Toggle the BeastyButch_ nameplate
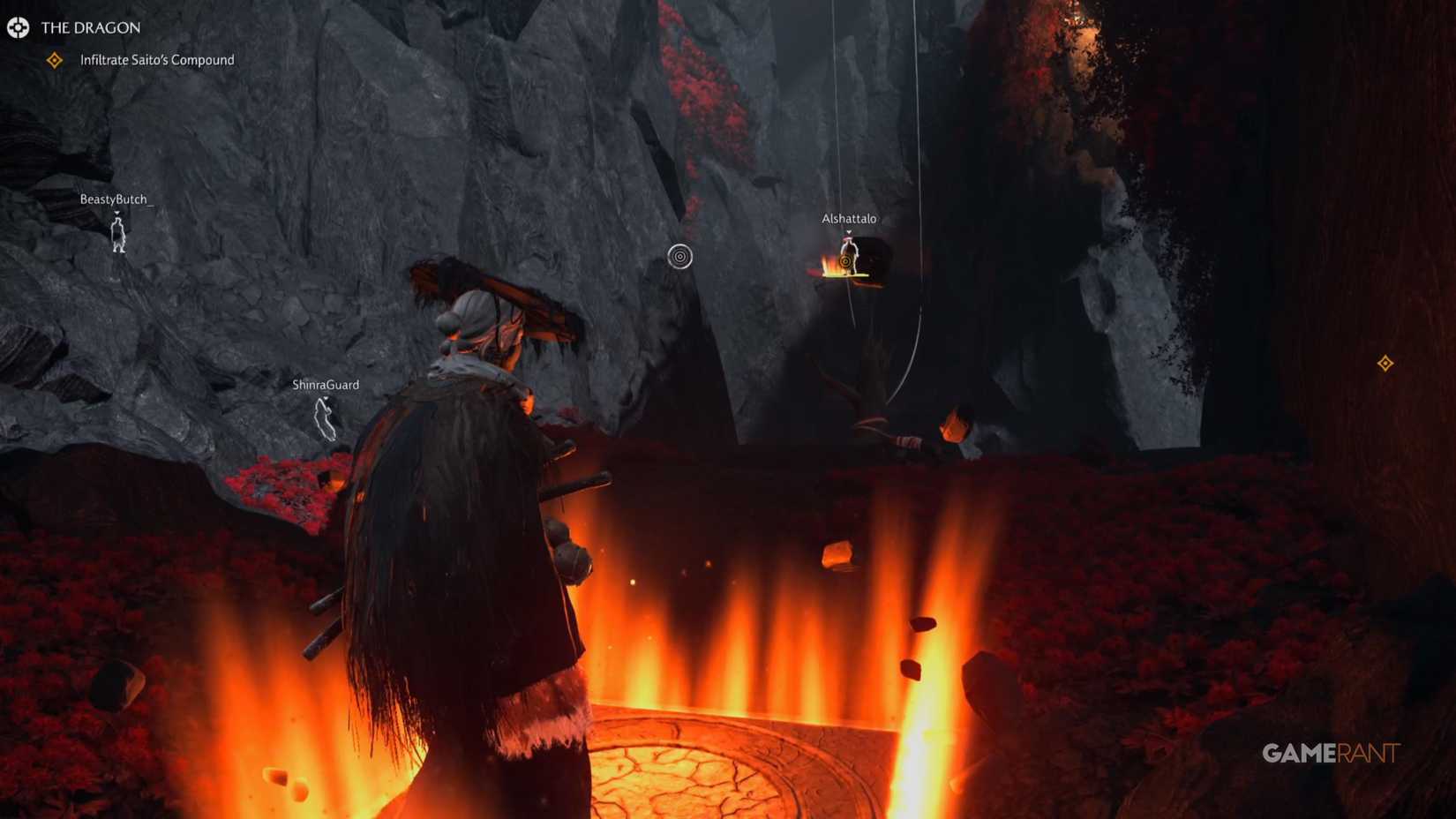Viewport: 1456px width, 819px height. tap(116, 199)
